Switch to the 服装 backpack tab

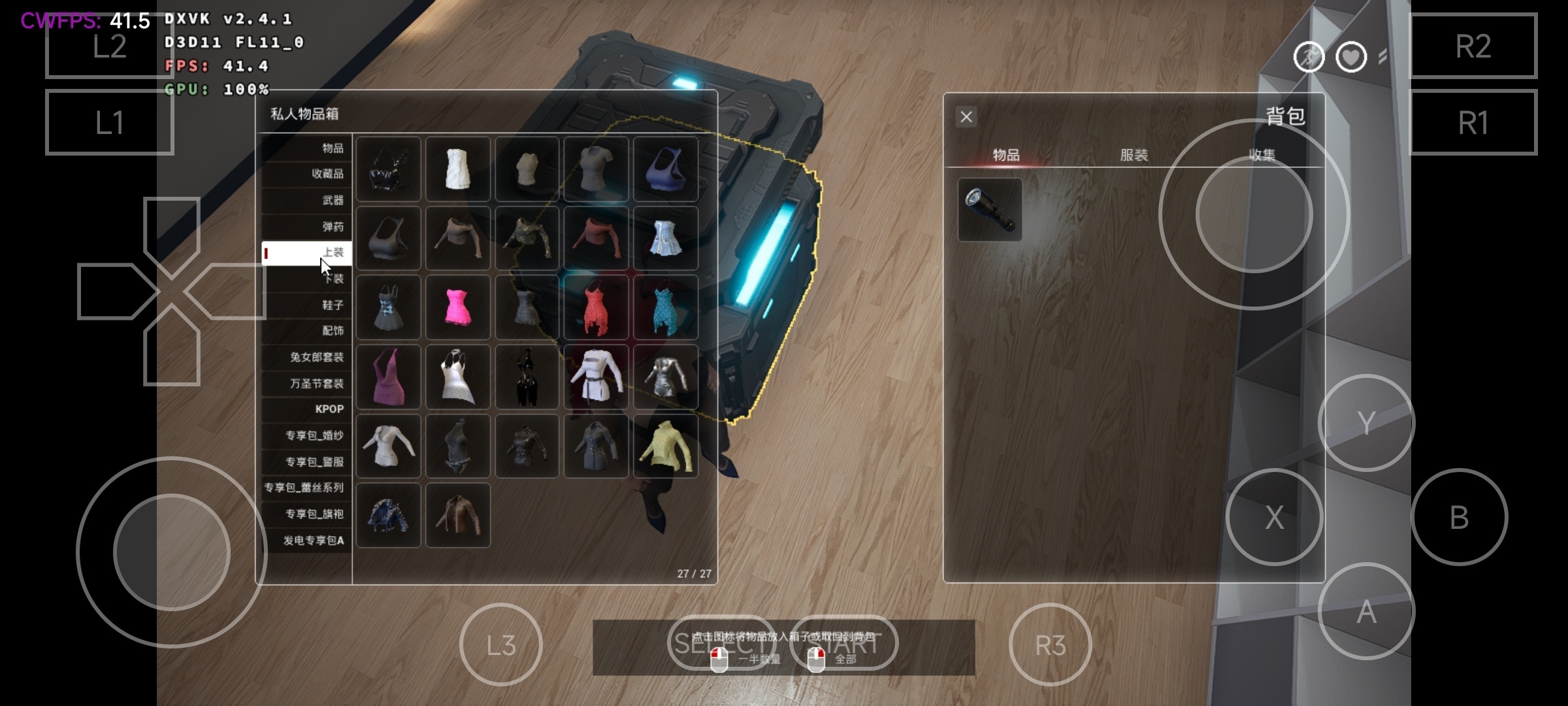[x=1134, y=155]
